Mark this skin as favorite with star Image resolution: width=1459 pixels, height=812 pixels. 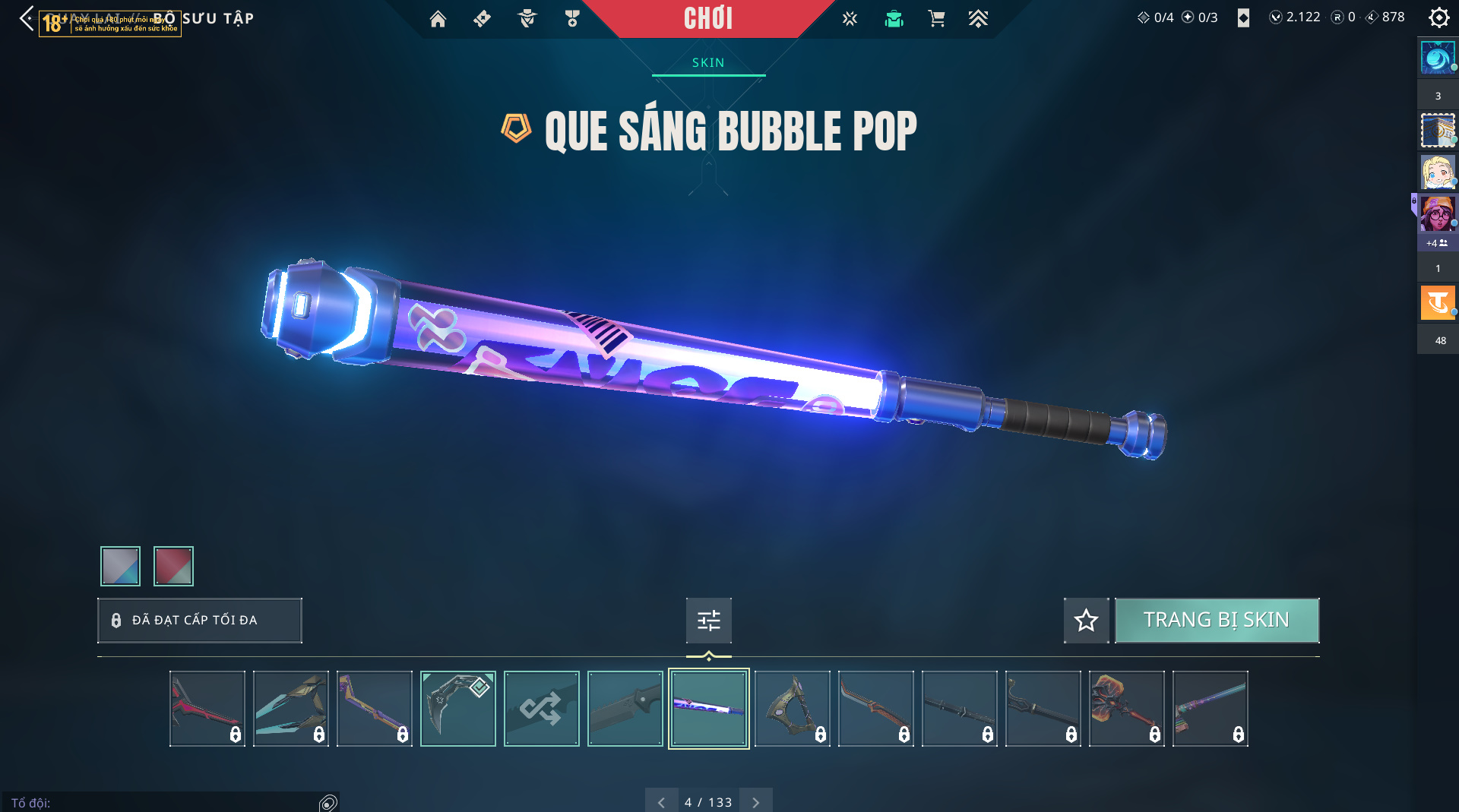click(1086, 621)
